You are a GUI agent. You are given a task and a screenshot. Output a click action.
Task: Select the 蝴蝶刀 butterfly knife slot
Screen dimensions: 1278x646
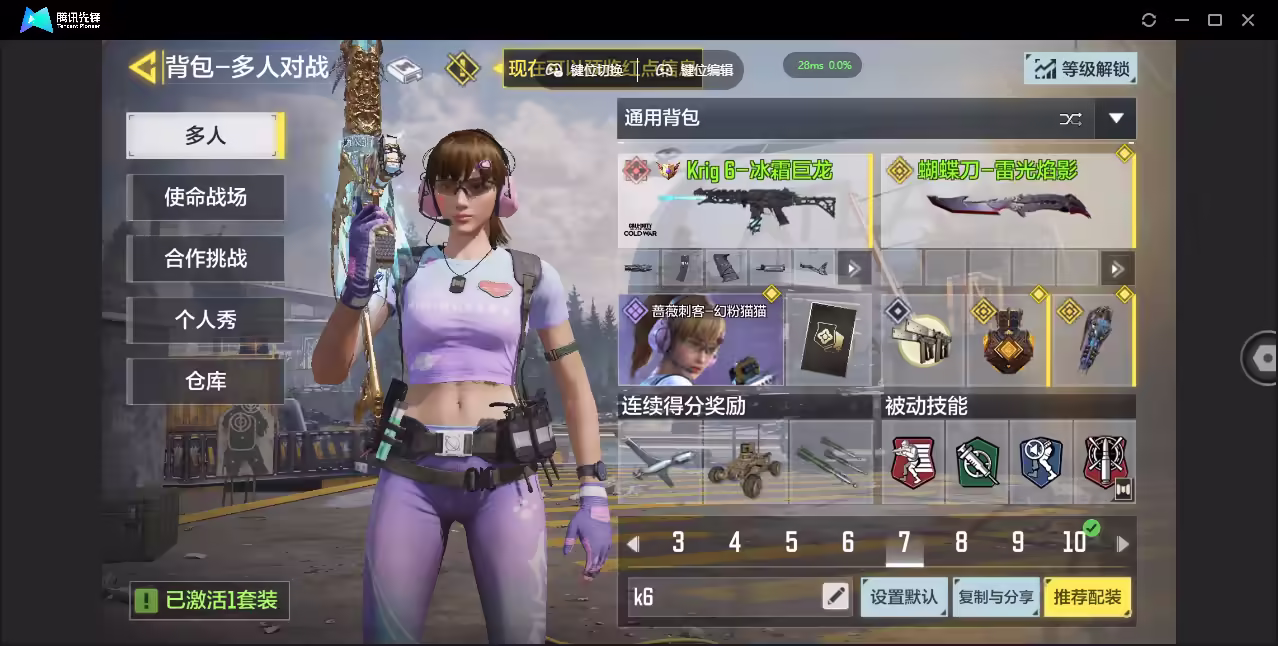pos(1006,200)
